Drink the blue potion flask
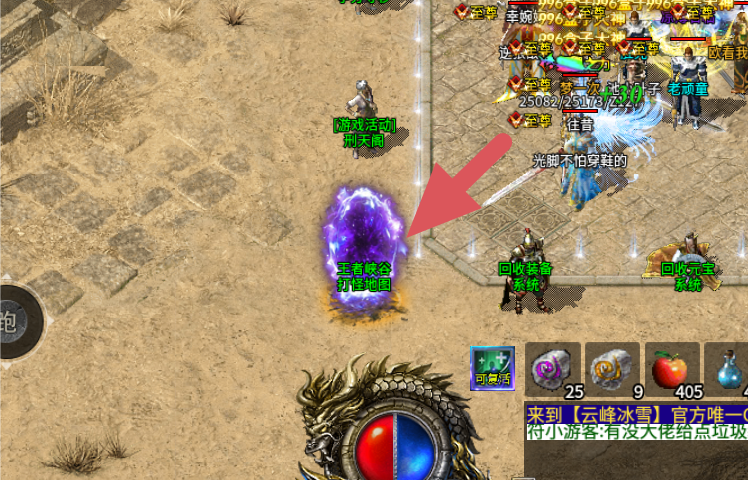 click(730, 368)
